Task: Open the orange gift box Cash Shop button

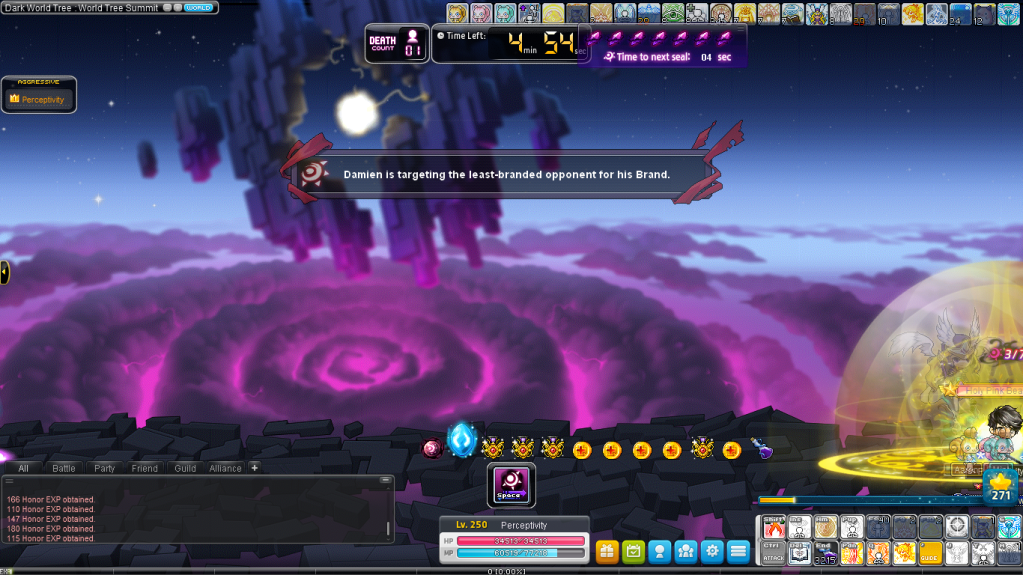Action: tap(607, 550)
